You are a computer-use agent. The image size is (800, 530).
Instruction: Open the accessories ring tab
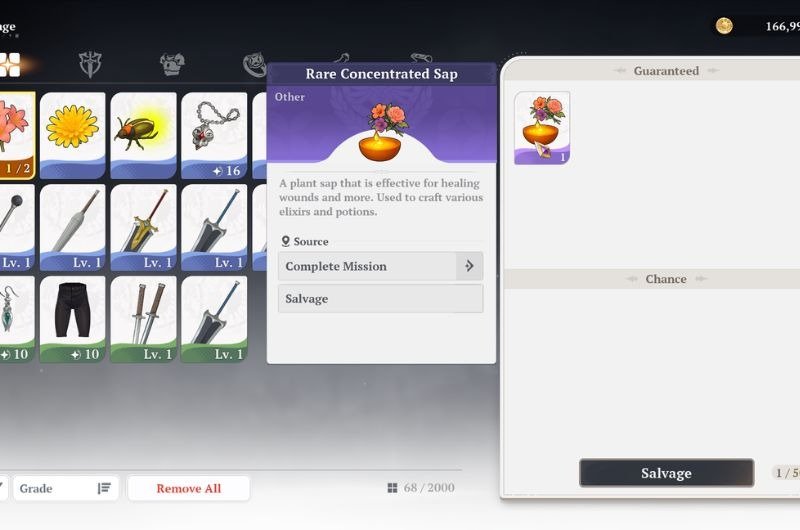pyautogui.click(x=254, y=65)
